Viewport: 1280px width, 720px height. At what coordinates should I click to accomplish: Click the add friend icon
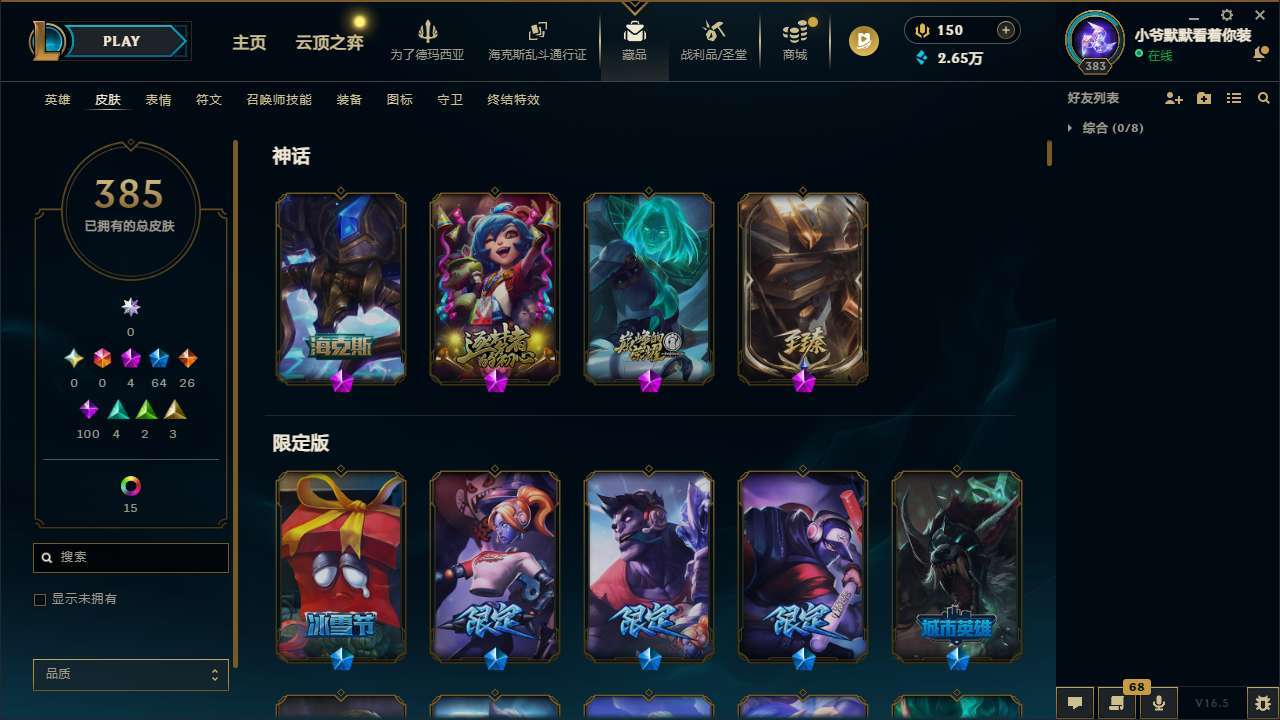(x=1171, y=98)
